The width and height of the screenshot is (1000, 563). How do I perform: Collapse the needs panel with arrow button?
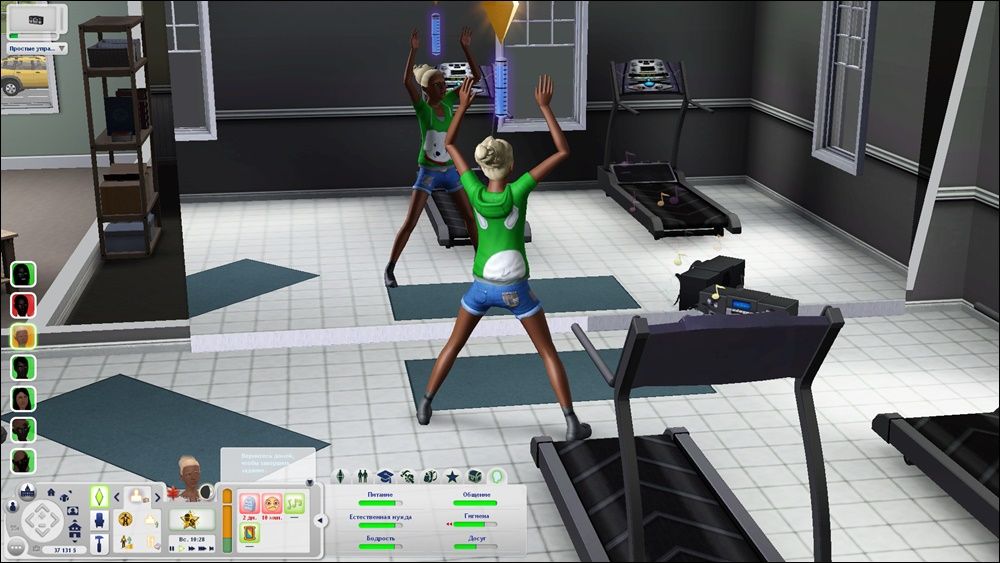coord(320,520)
